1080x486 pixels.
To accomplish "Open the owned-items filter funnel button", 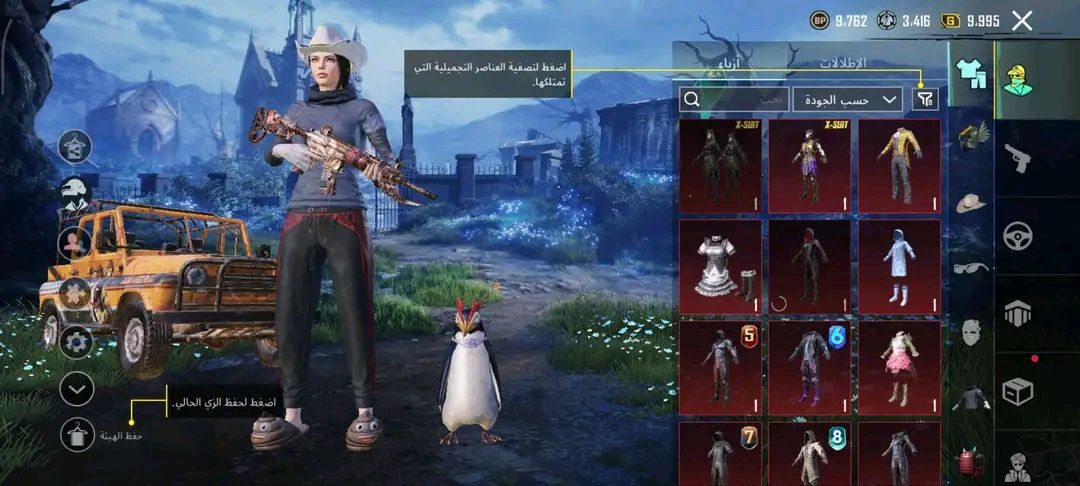I will pos(927,99).
